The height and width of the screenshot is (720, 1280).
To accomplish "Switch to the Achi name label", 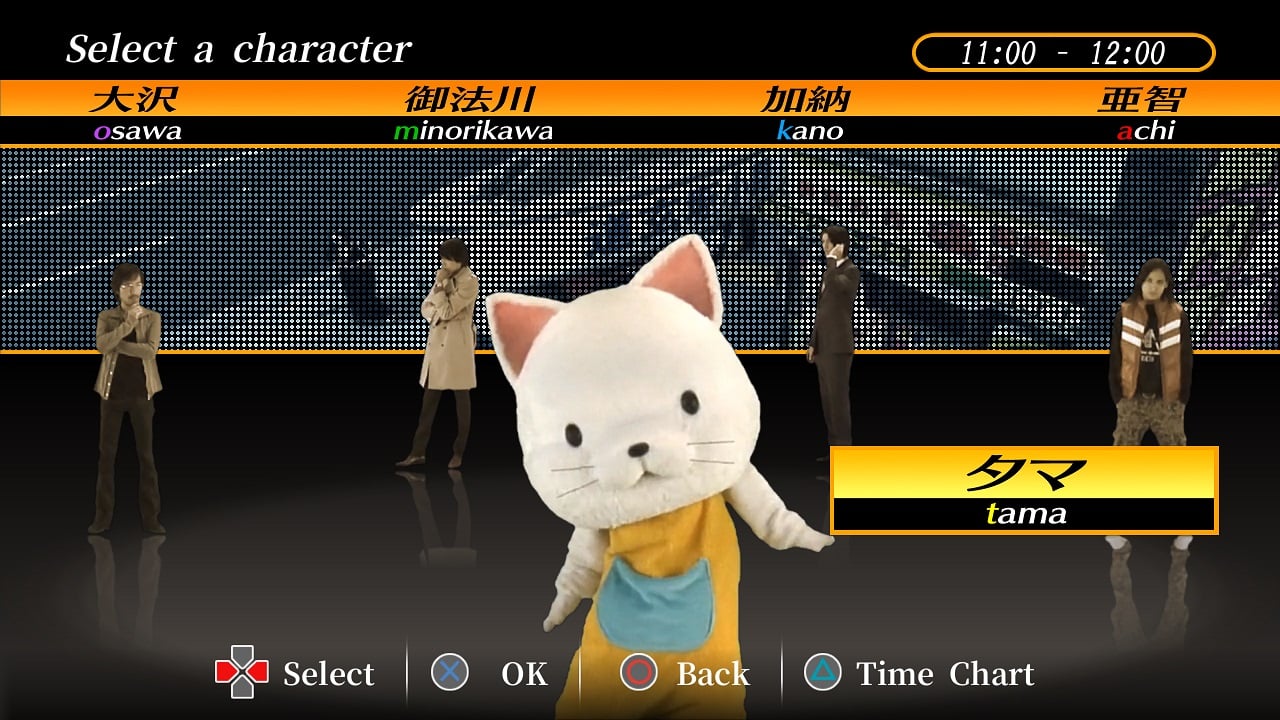I will click(1144, 114).
